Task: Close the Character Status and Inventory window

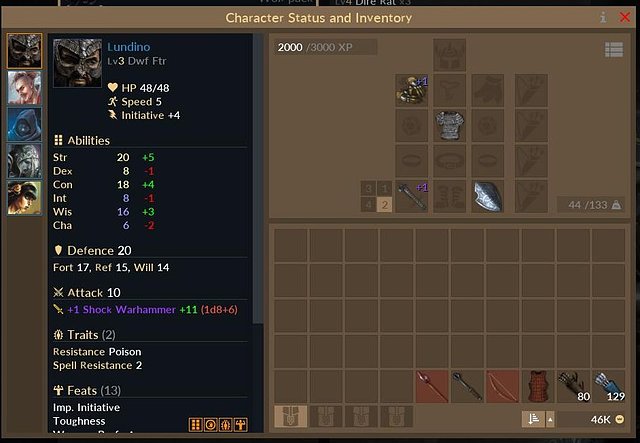Action: click(624, 17)
